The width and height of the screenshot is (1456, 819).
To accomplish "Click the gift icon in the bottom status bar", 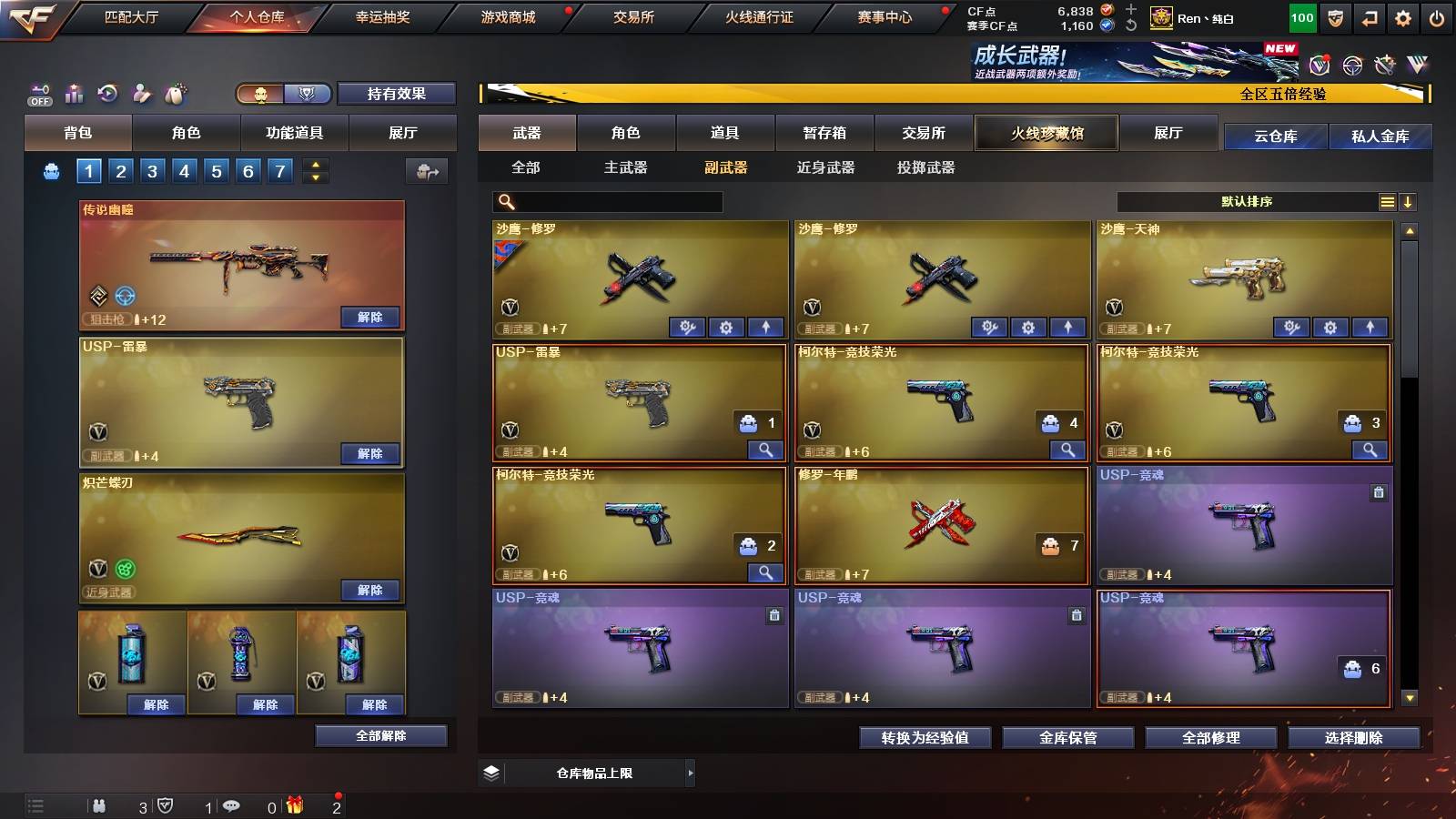I will pos(293,804).
